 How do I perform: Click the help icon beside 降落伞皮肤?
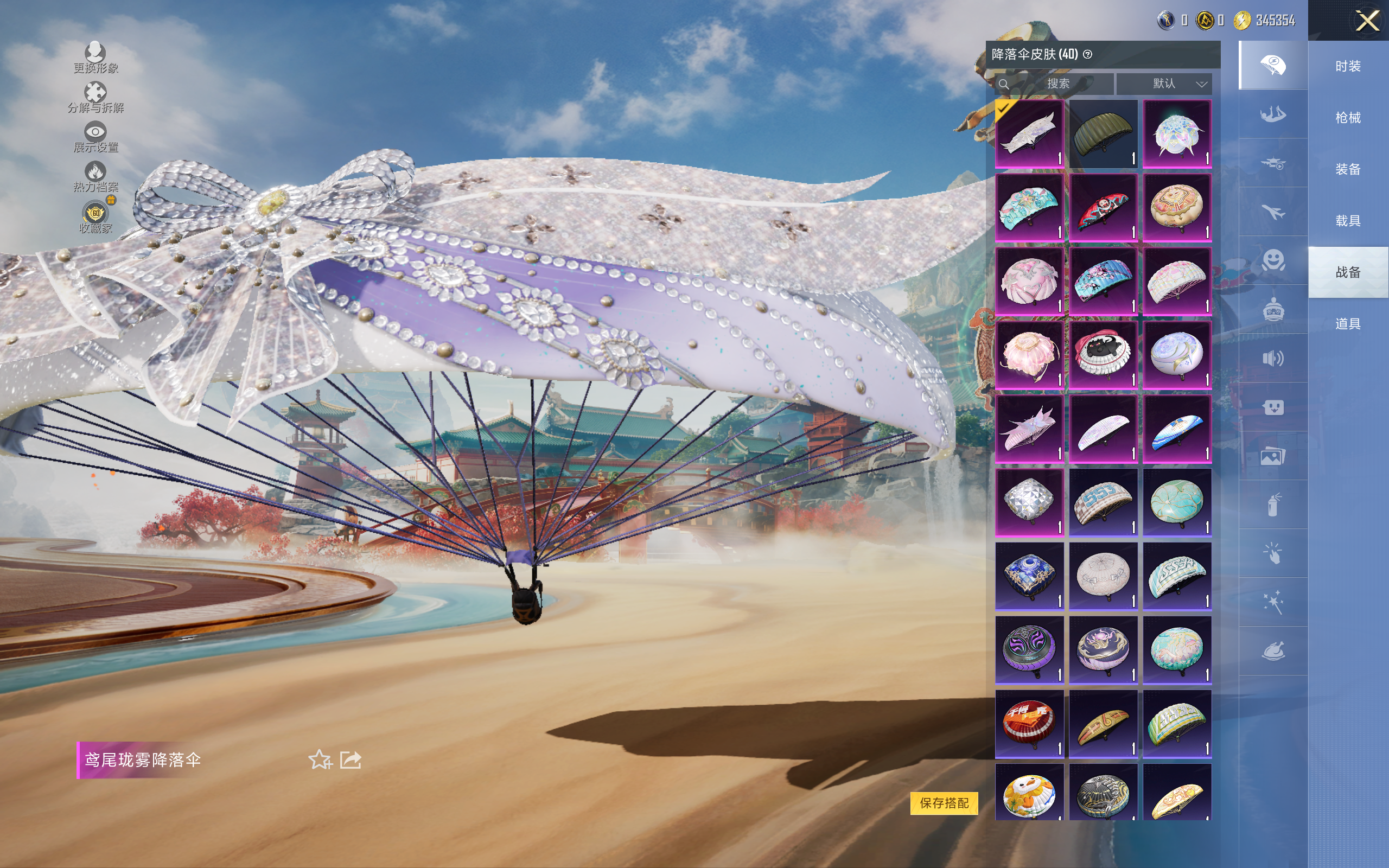pos(1088,55)
